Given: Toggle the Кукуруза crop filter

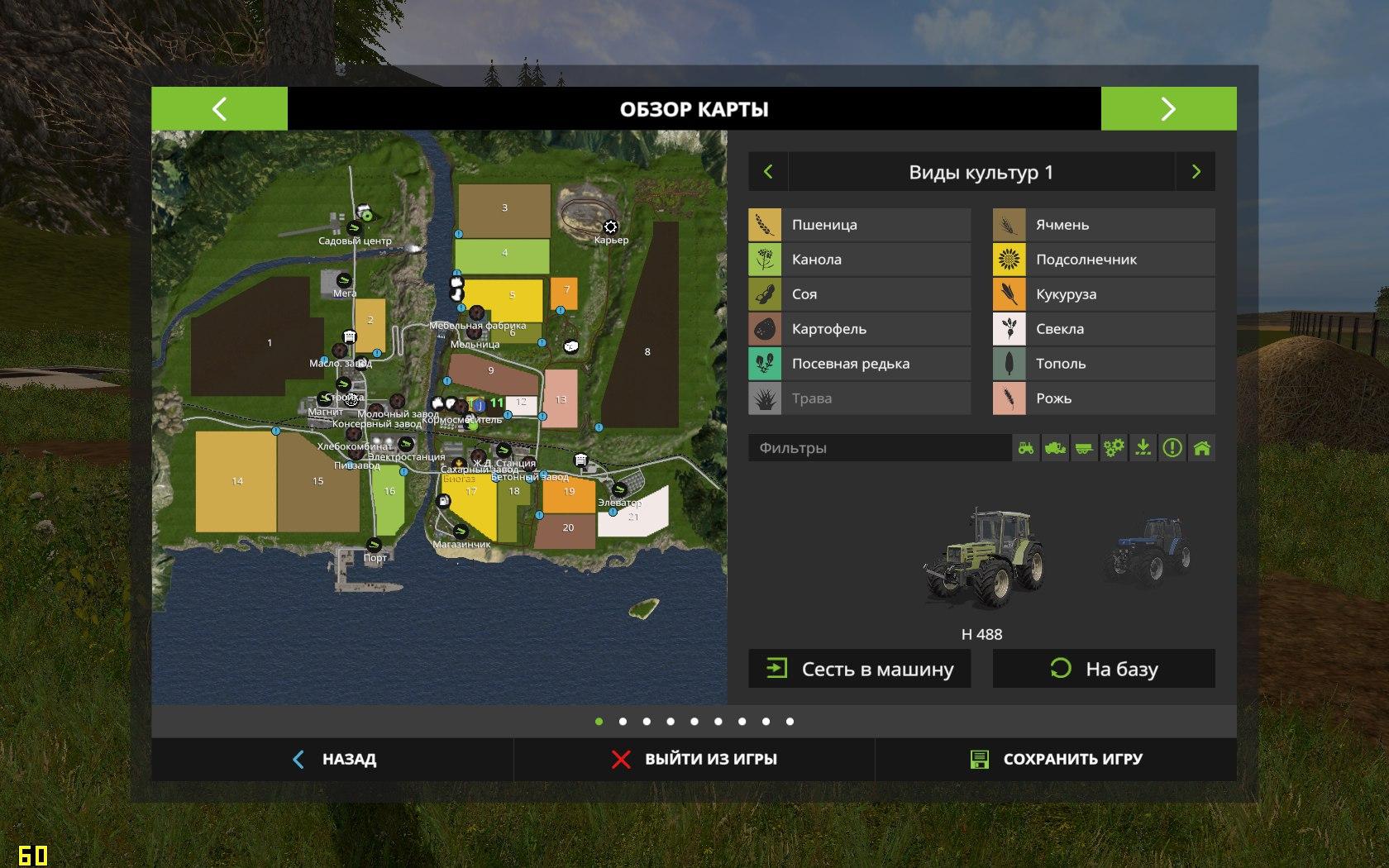Looking at the screenshot, I should point(1104,294).
